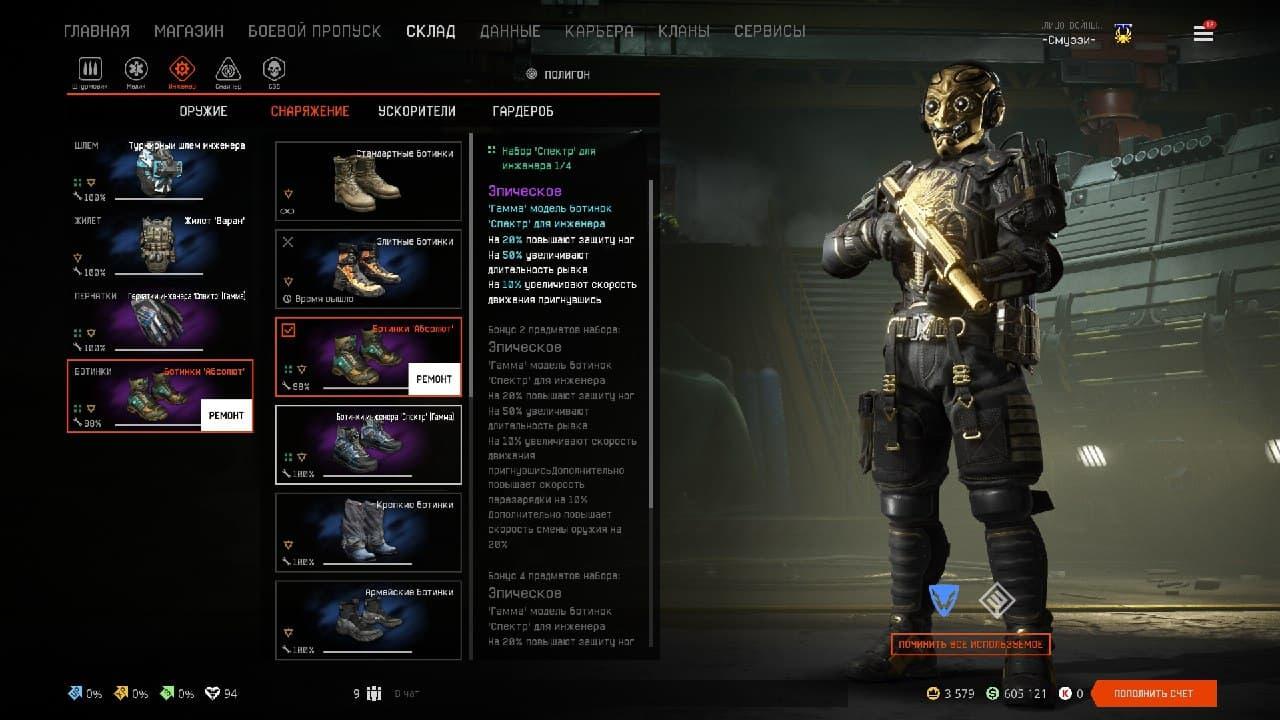Choose the Армейские ботинки item
The height and width of the screenshot is (720, 1280).
tap(368, 620)
